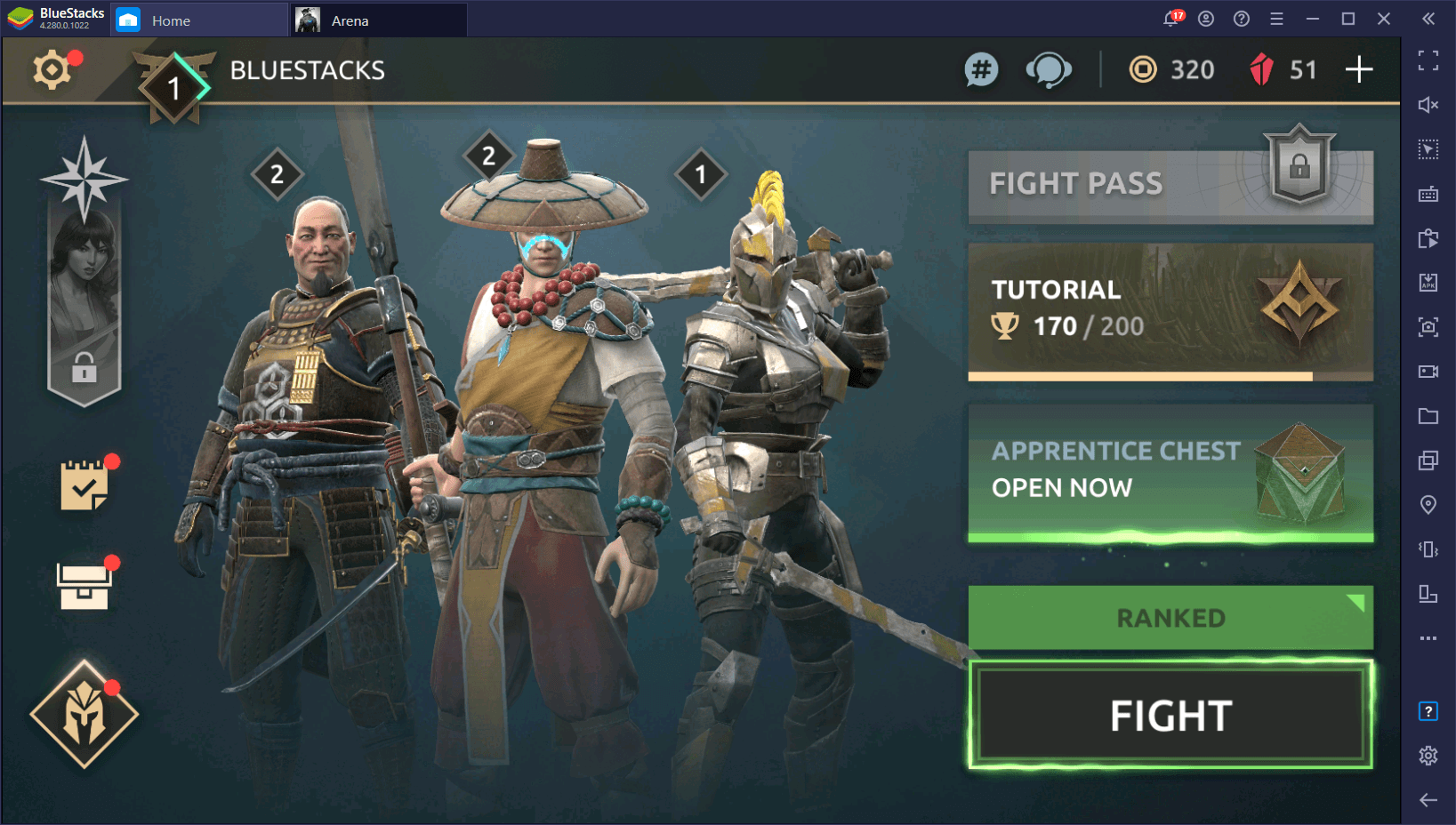This screenshot has width=1456, height=825.
Task: Open the Multi-instance manager icon
Action: (x=1428, y=461)
